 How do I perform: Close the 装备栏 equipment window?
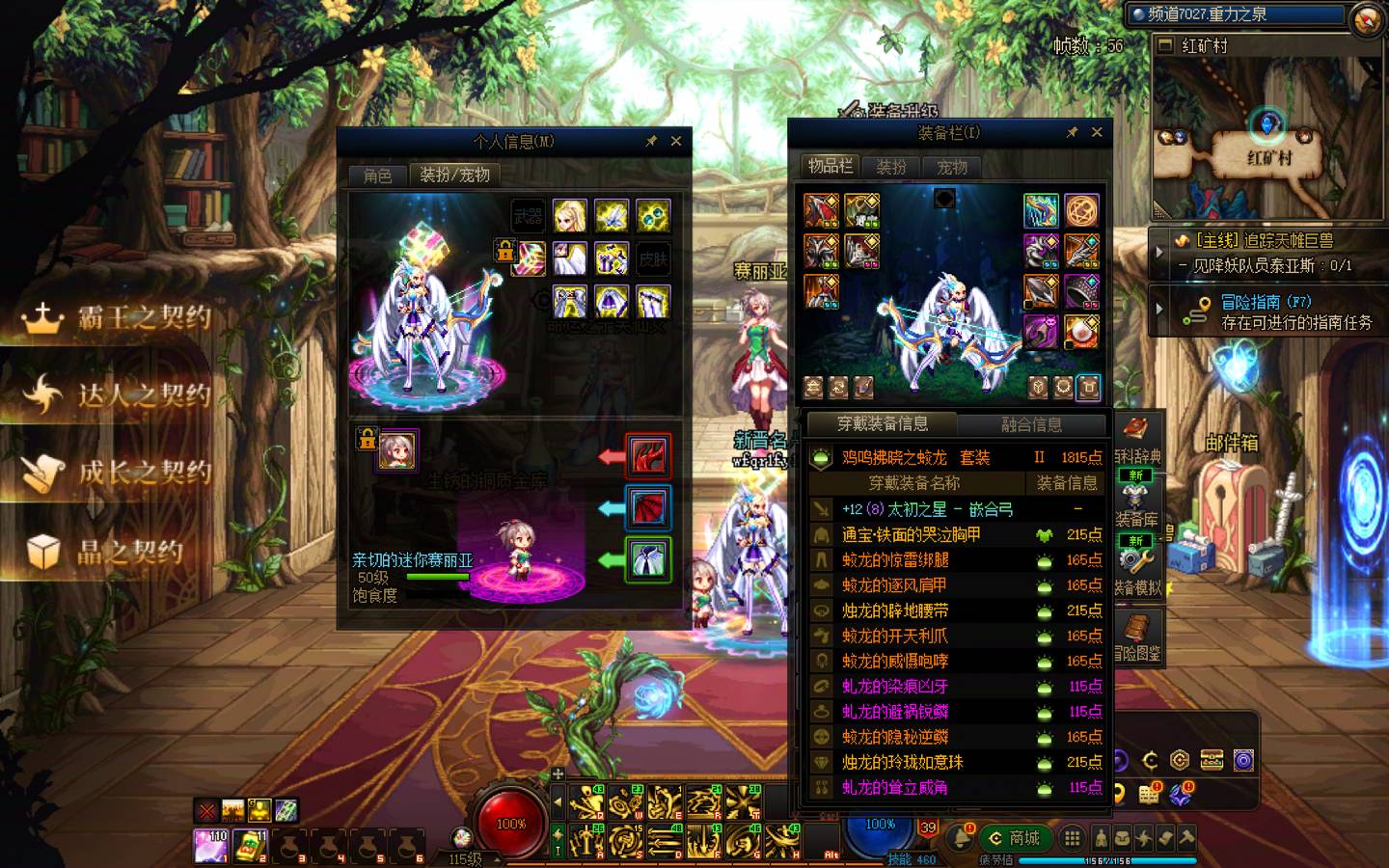1097,132
